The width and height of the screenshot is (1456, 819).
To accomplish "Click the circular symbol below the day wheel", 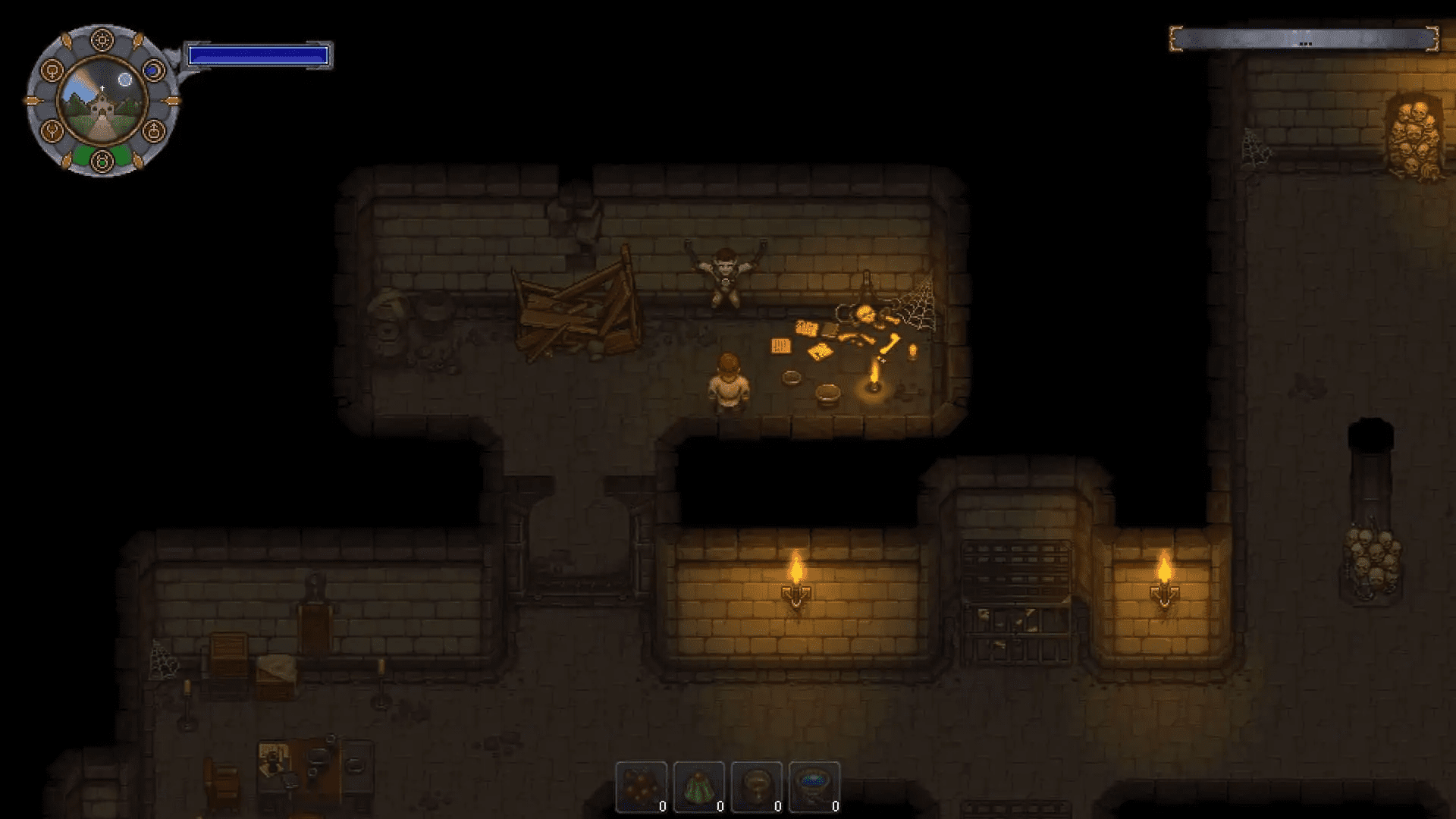I will [102, 160].
